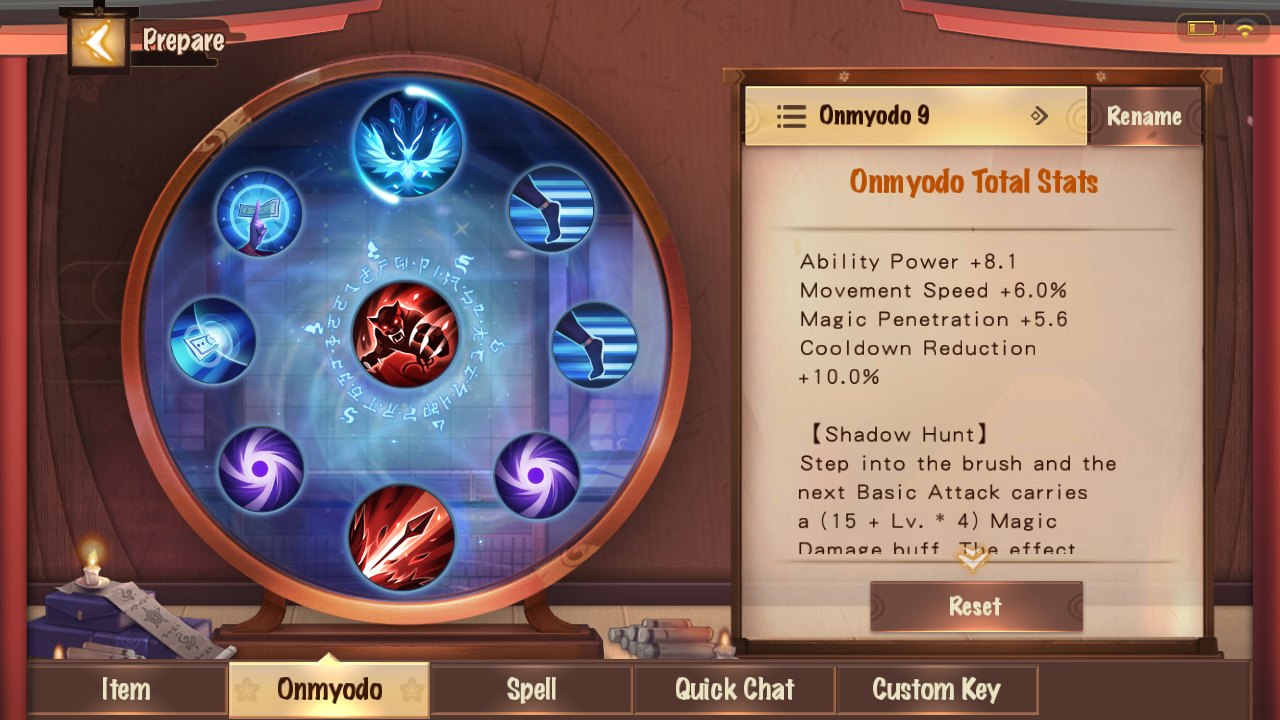
Task: Pick the pointing finger rune
Action: (260, 213)
